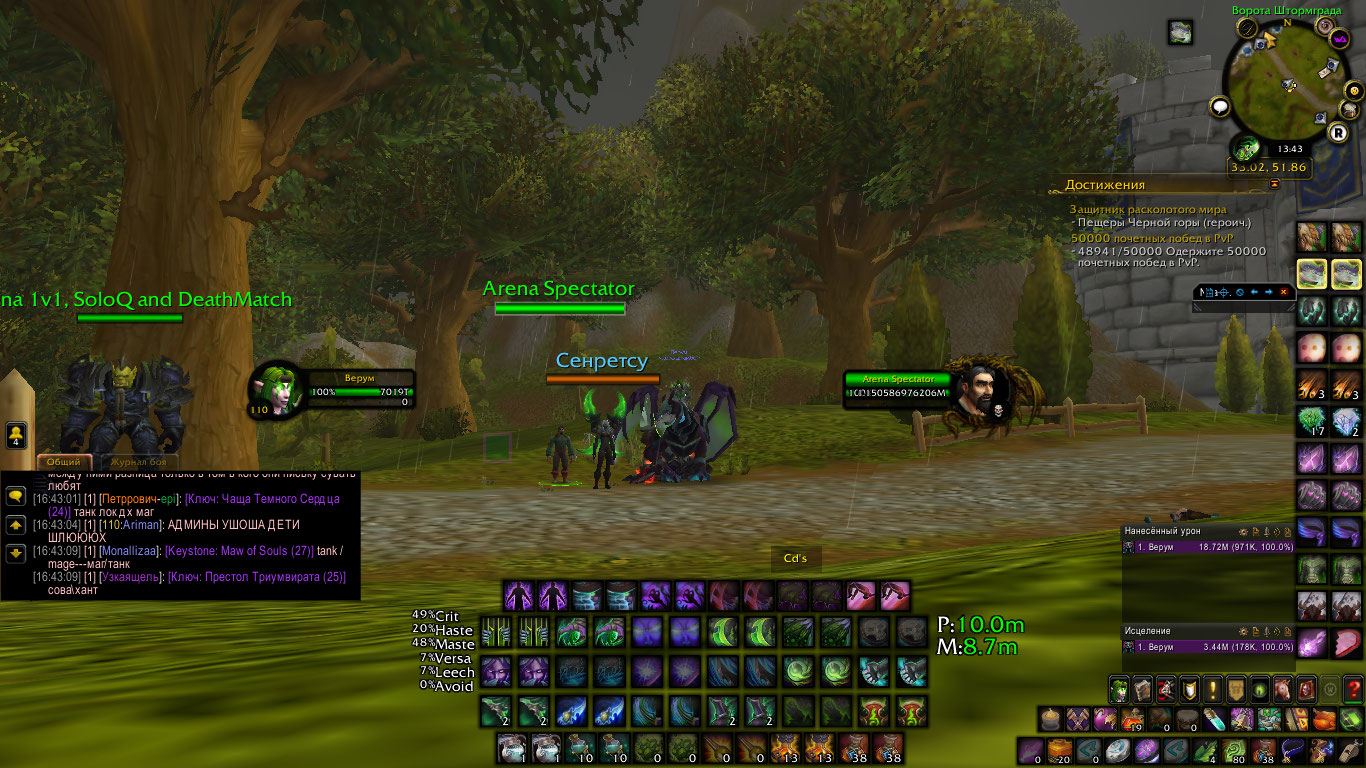
Task: Click the Stormwind Gates minimap
Action: [1286, 82]
